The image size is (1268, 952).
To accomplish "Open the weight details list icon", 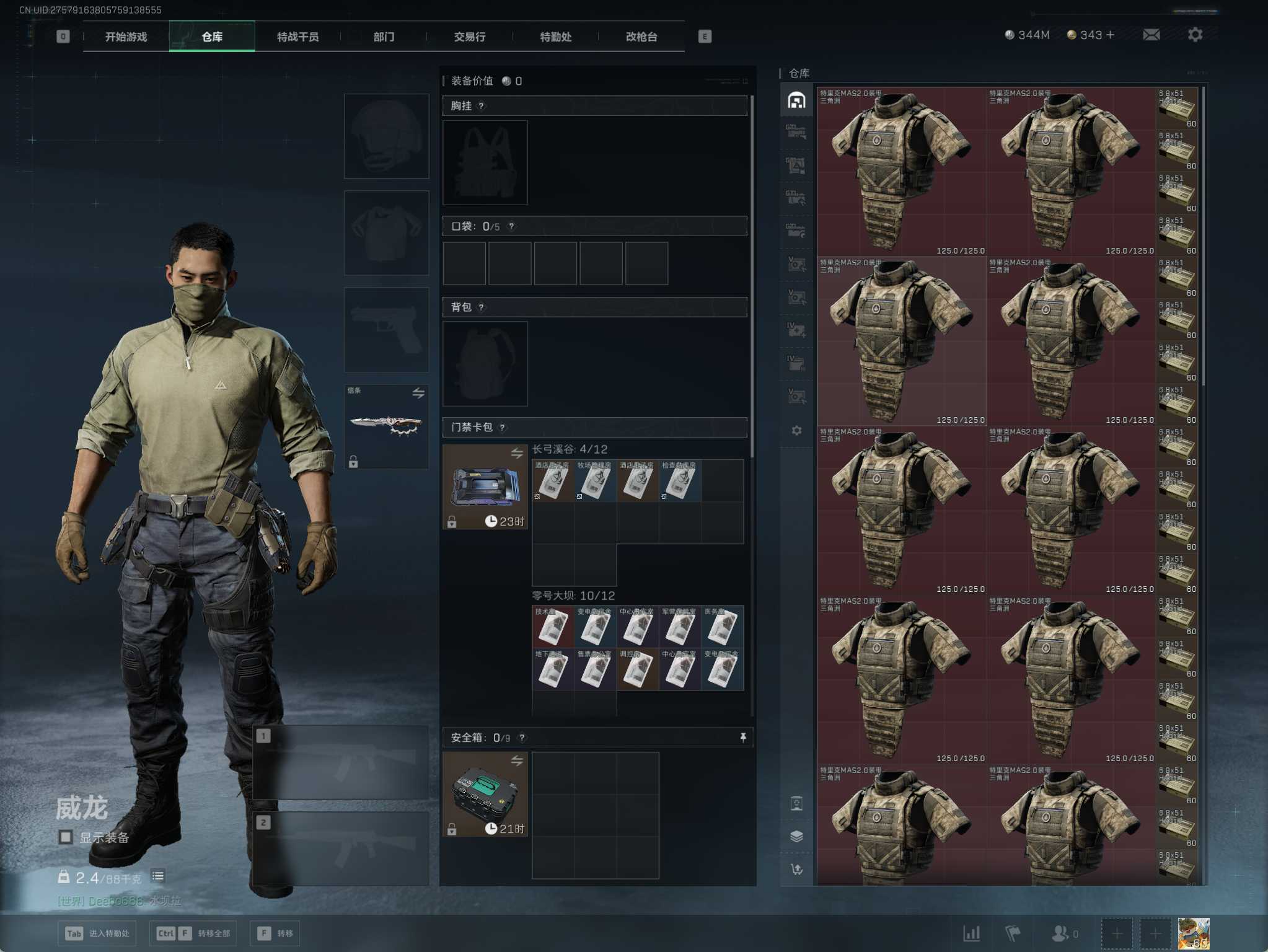I will pos(158,876).
